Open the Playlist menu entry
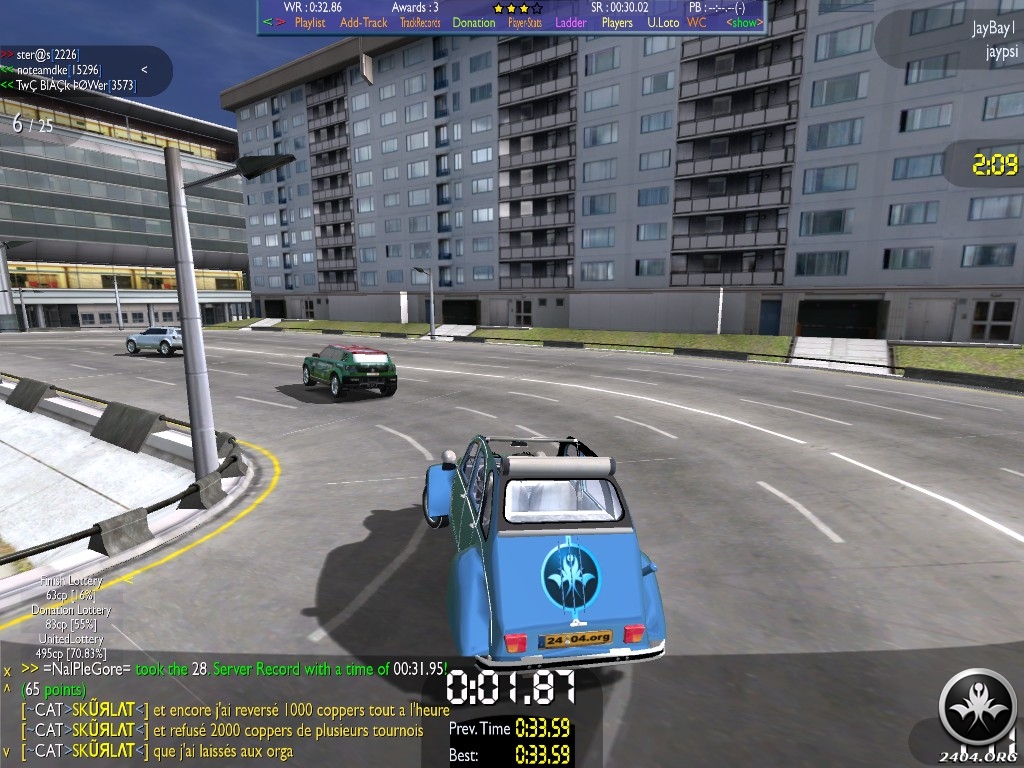This screenshot has width=1024, height=768. 310,23
